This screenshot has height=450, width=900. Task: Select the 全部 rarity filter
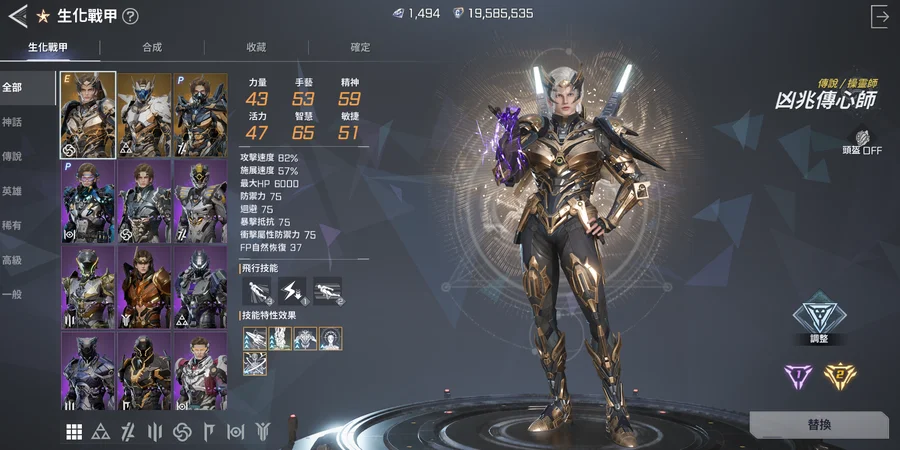coord(14,87)
